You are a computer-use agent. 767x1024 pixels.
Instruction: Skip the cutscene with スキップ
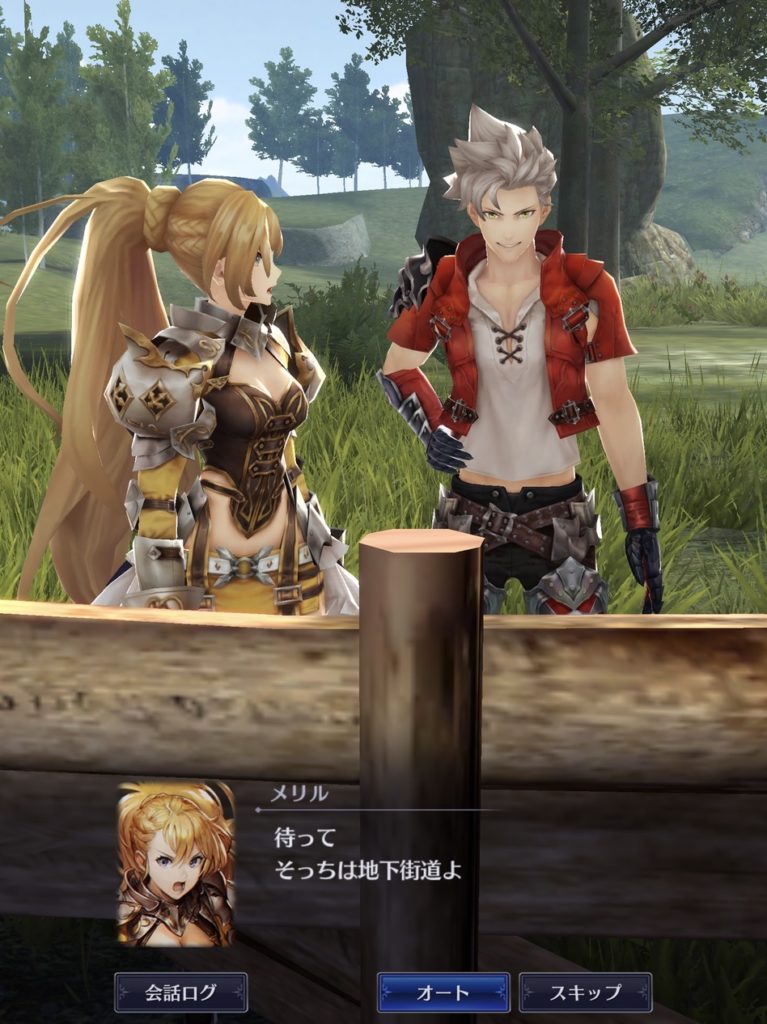point(585,992)
